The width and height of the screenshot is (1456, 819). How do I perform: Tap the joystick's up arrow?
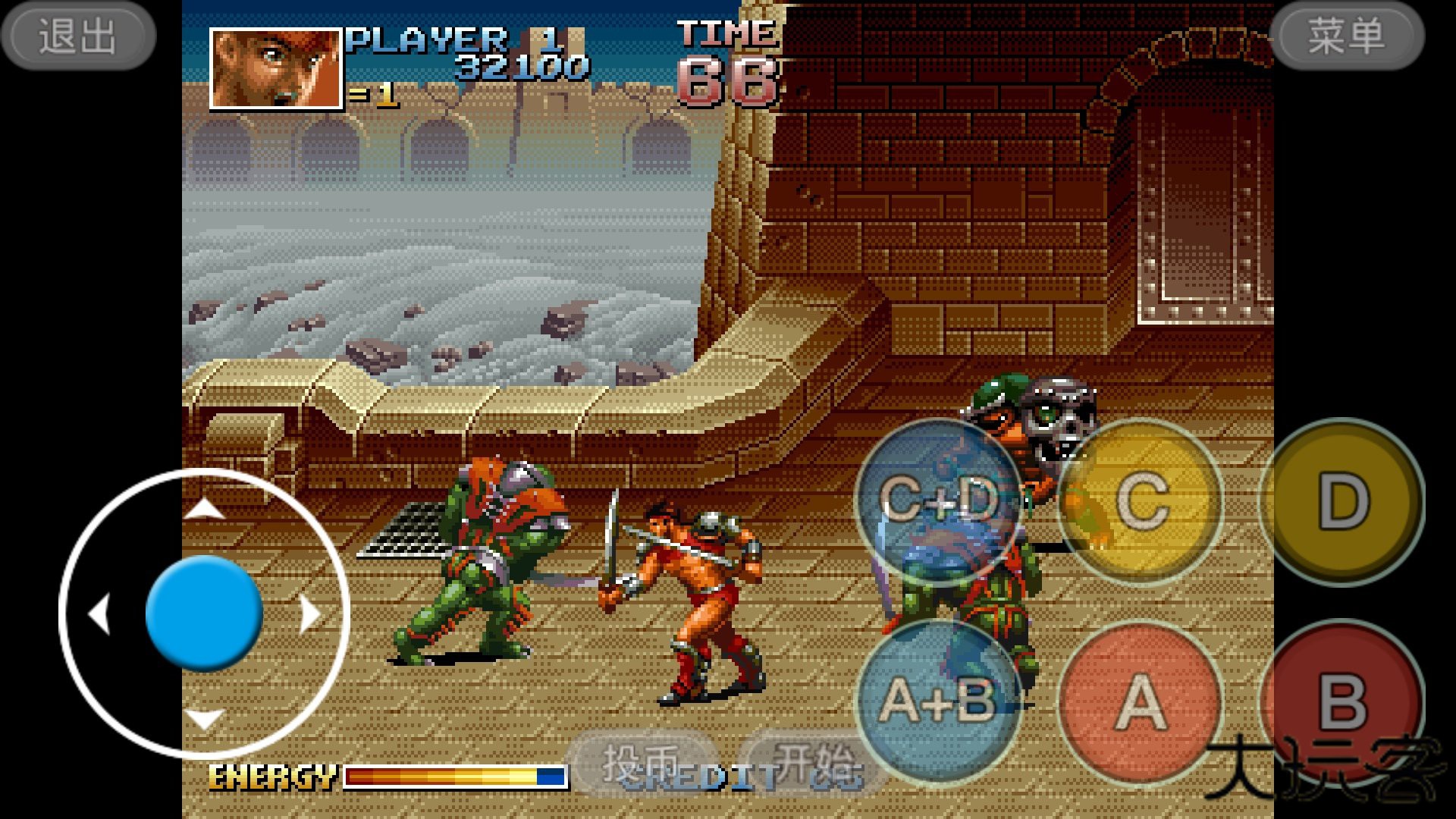[204, 509]
